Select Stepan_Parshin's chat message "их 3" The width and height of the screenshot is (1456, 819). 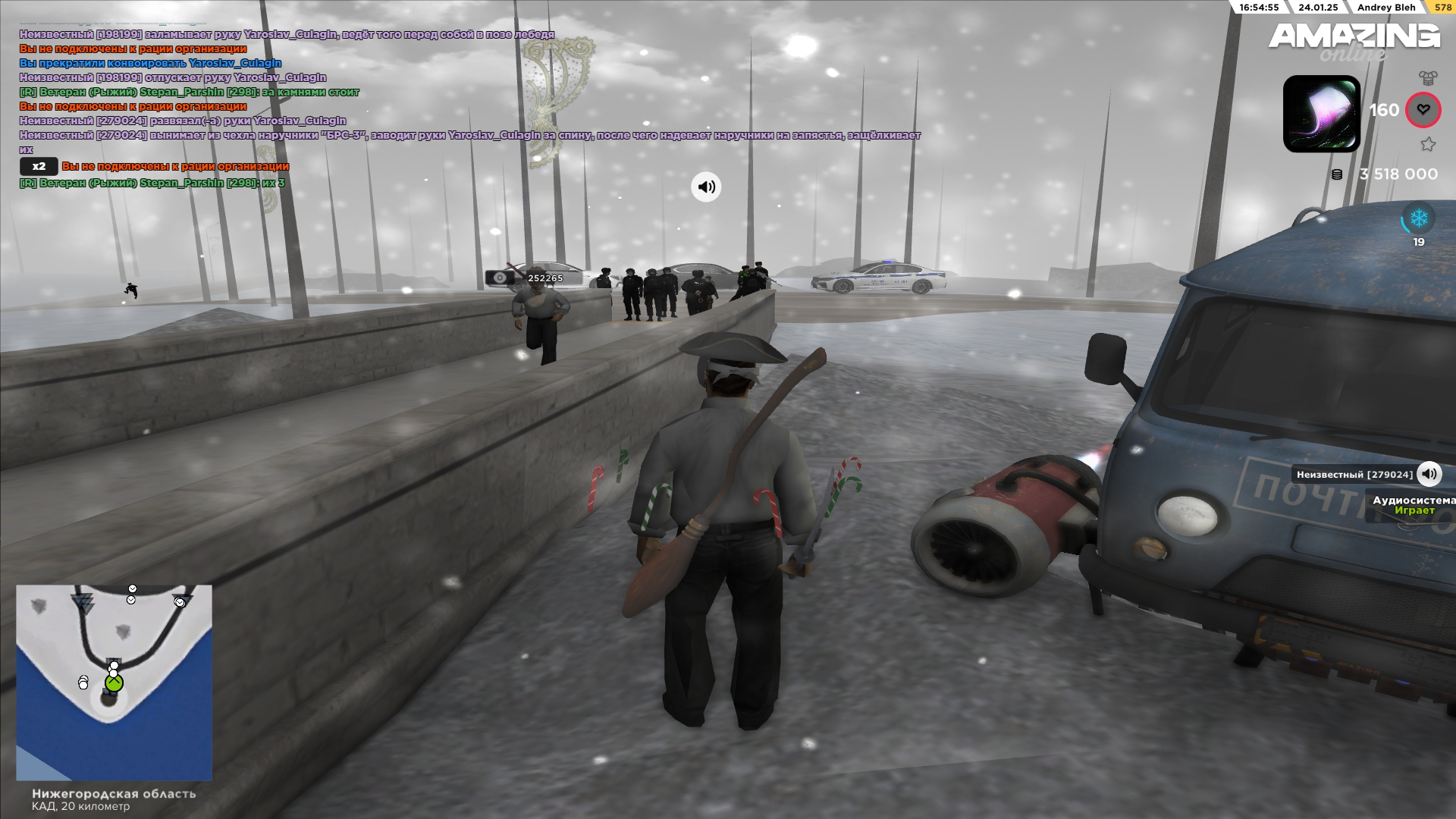point(152,183)
